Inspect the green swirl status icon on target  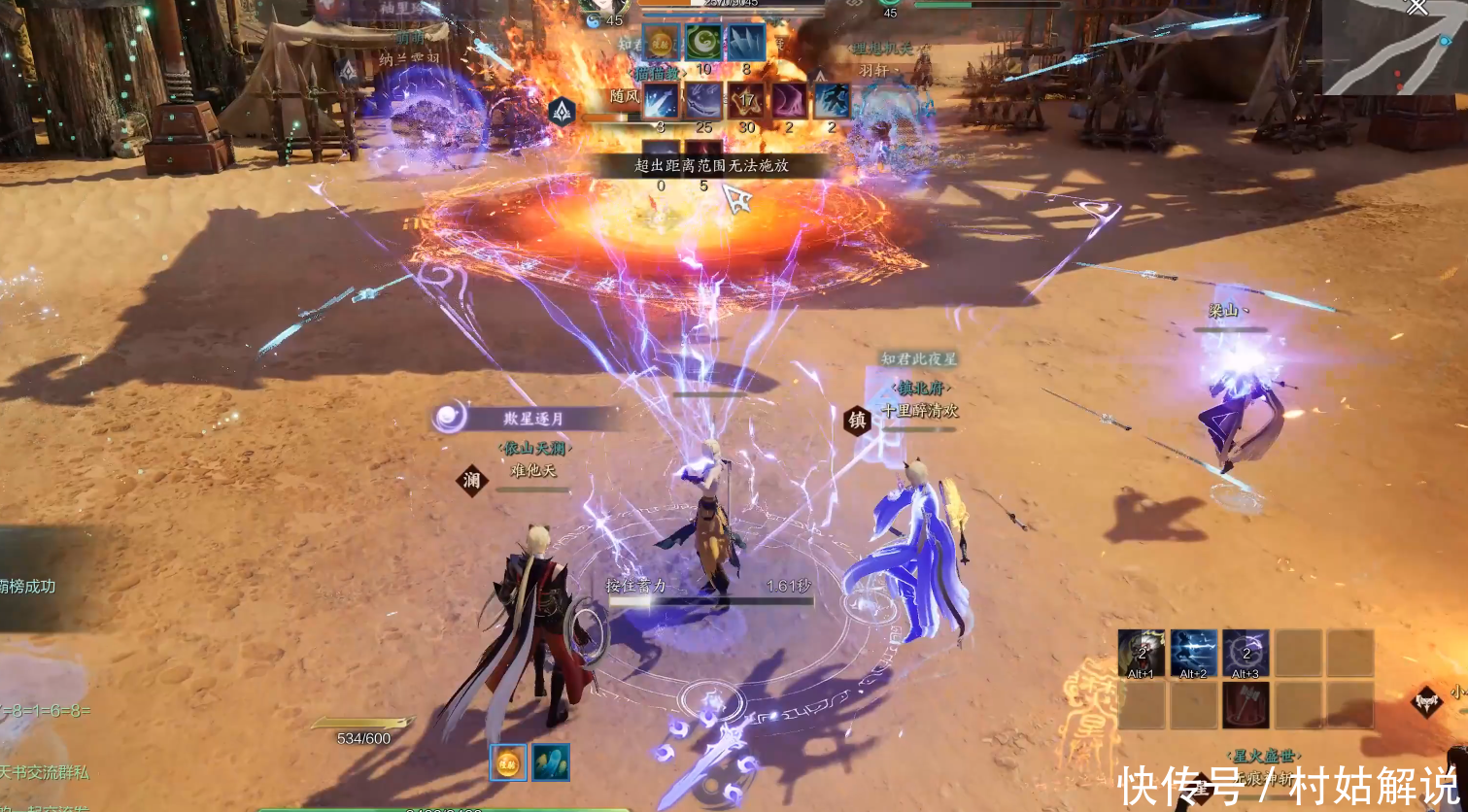703,42
